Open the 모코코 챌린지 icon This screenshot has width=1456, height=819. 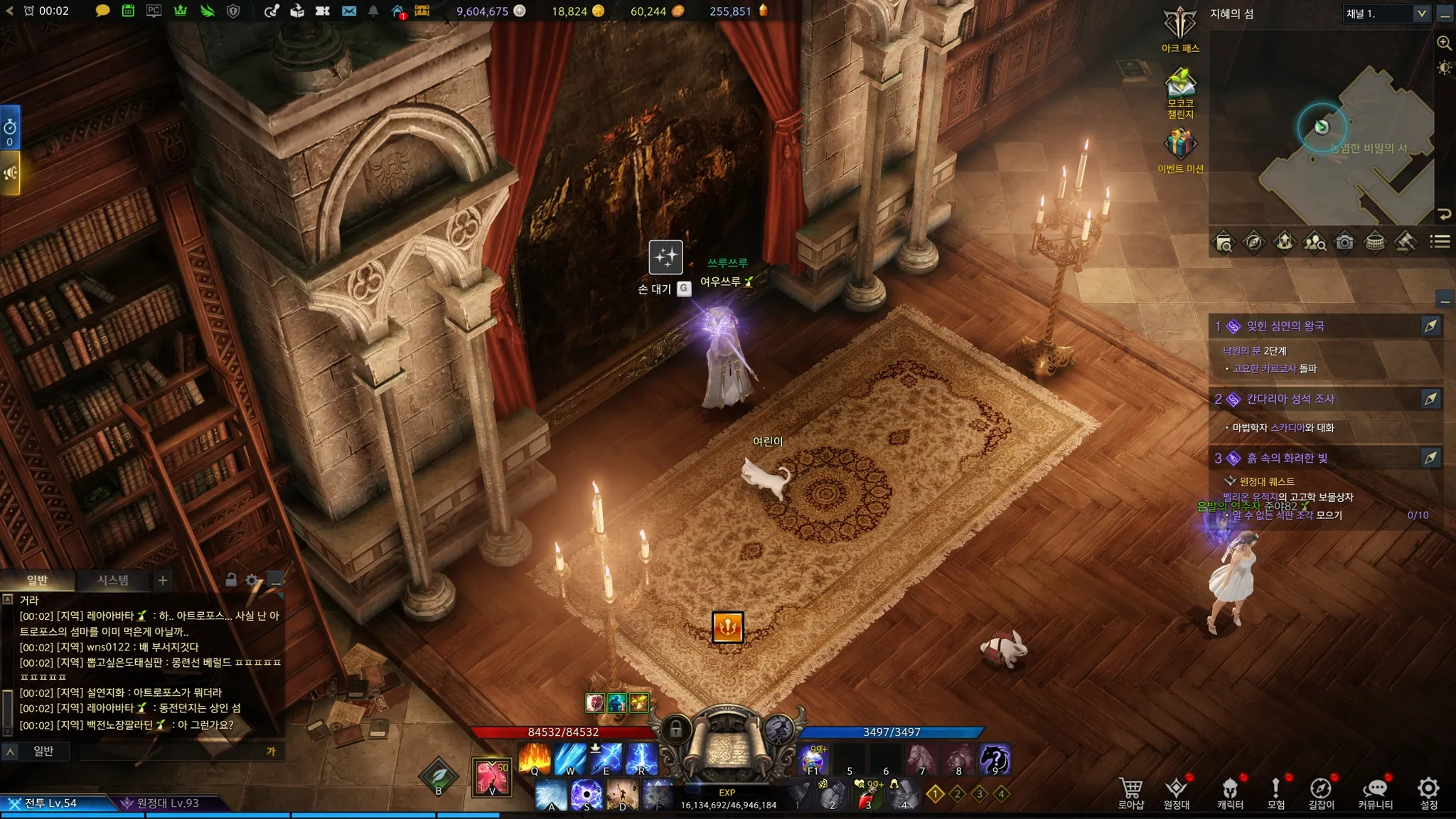(1180, 84)
